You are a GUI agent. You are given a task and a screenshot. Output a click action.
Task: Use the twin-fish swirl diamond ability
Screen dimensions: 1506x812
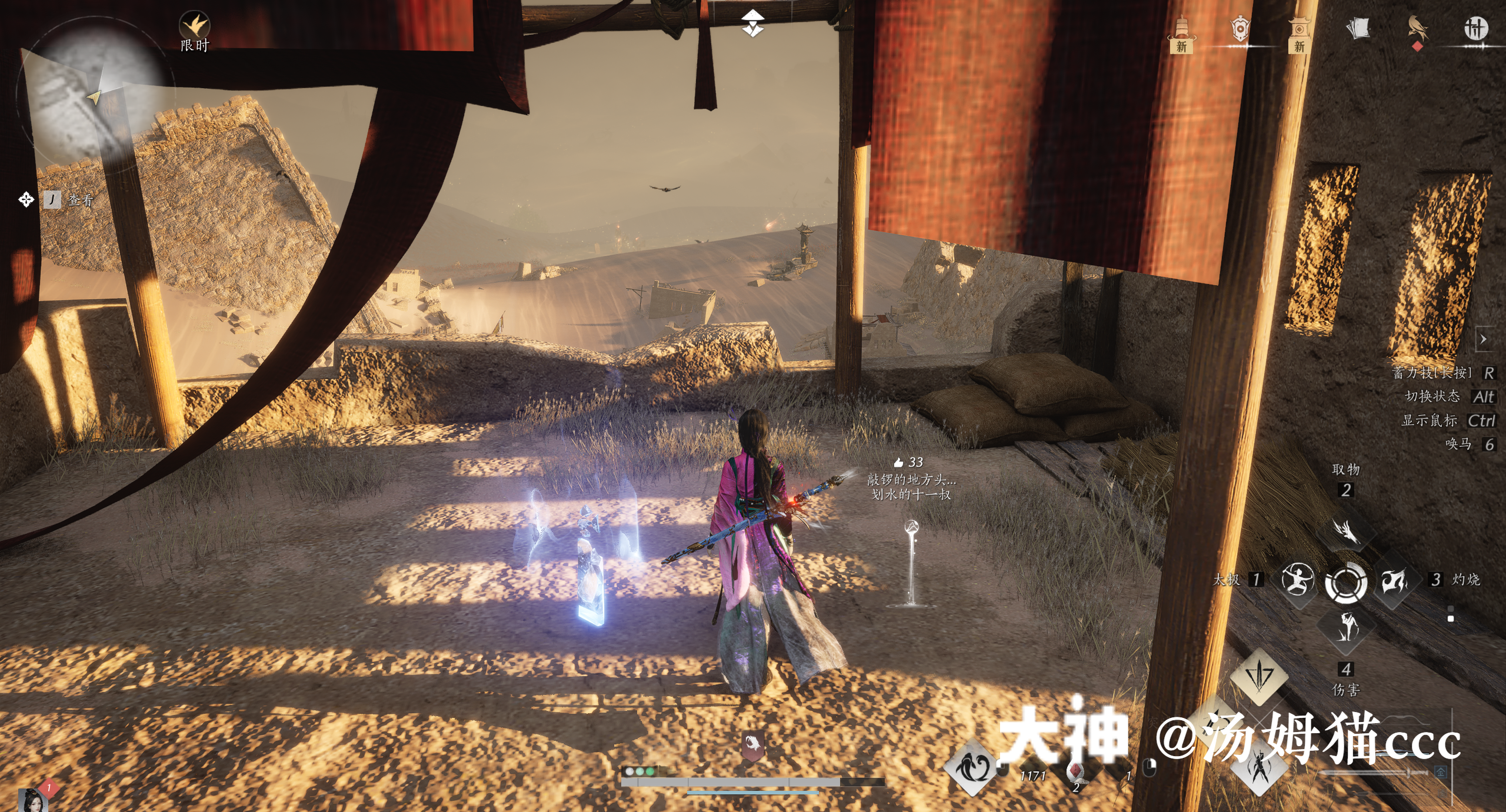[972, 767]
